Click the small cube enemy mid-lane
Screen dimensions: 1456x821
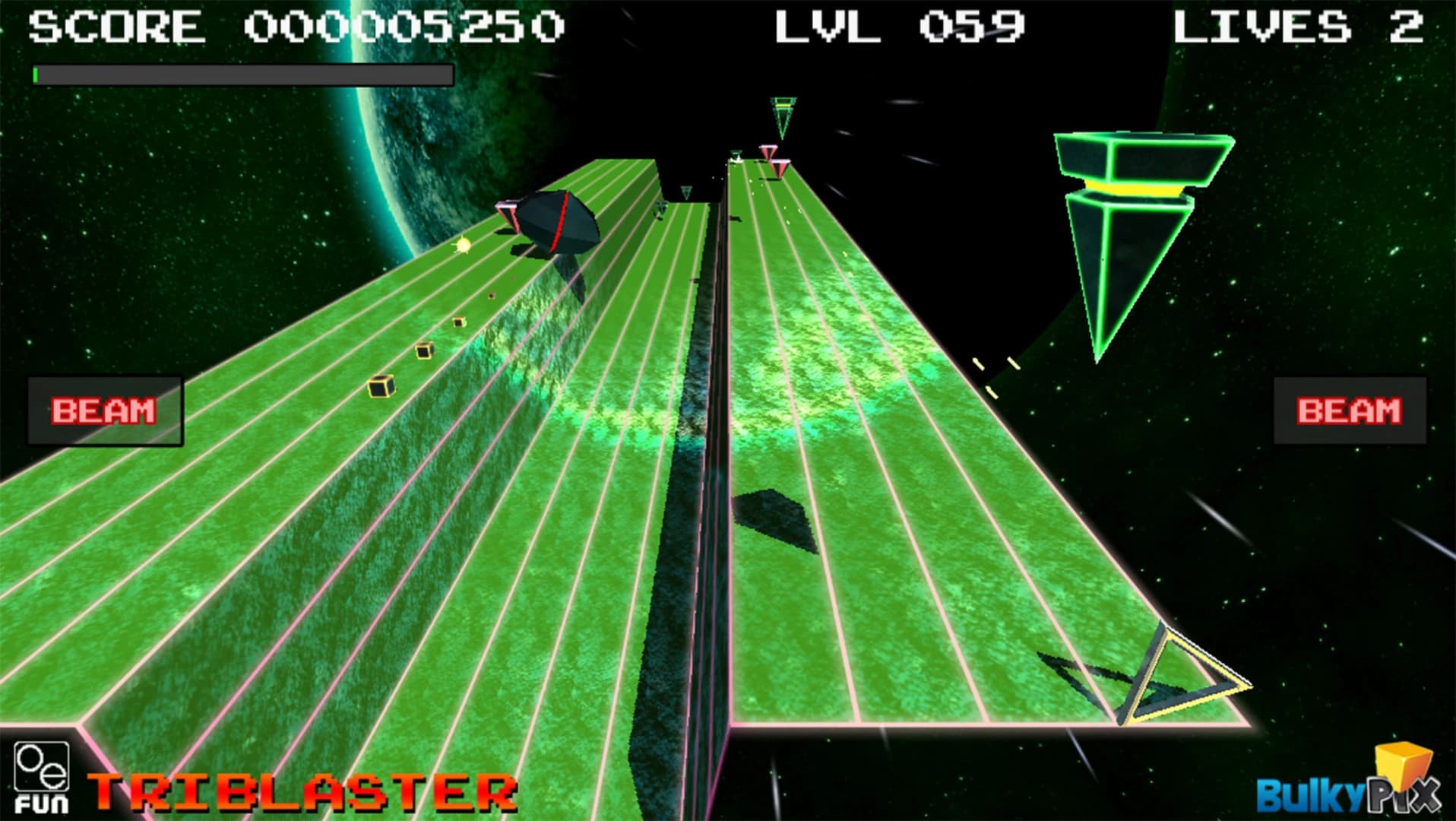point(423,352)
